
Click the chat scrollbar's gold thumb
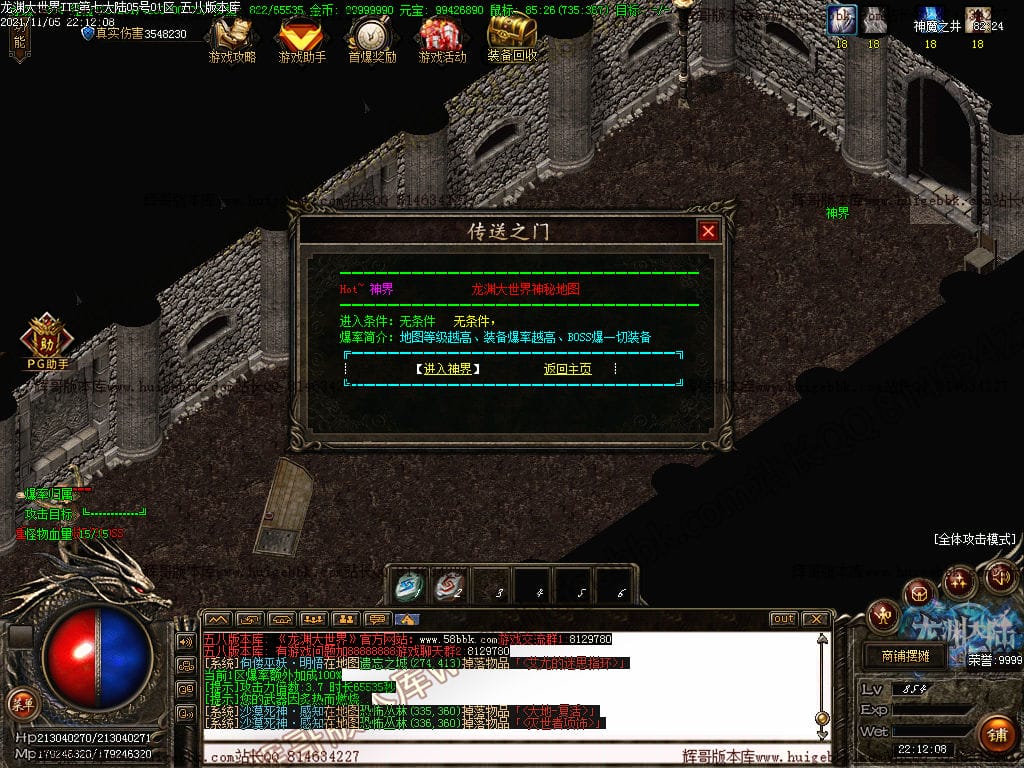[822, 718]
